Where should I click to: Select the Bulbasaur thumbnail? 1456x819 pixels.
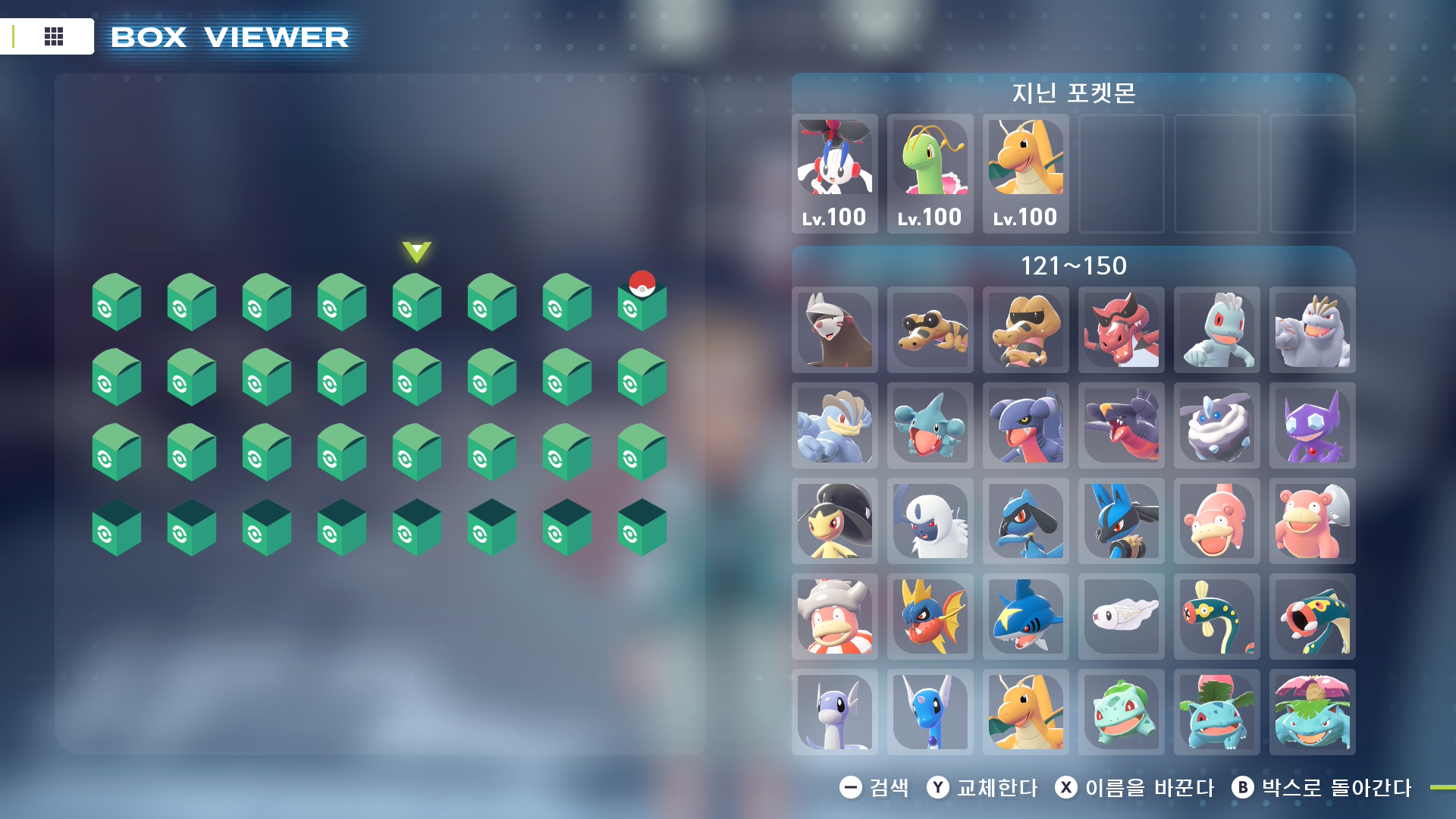pyautogui.click(x=1122, y=712)
